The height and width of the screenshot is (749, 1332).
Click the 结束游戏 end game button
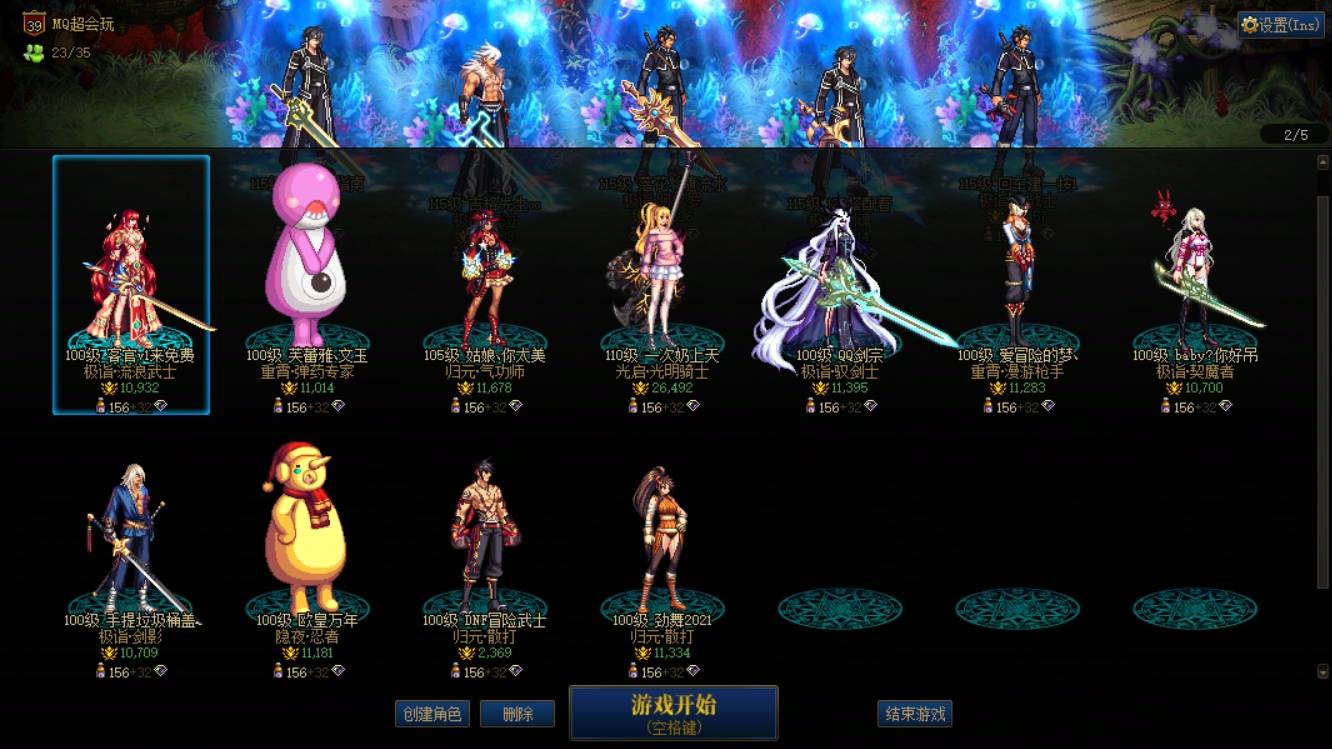tap(916, 714)
